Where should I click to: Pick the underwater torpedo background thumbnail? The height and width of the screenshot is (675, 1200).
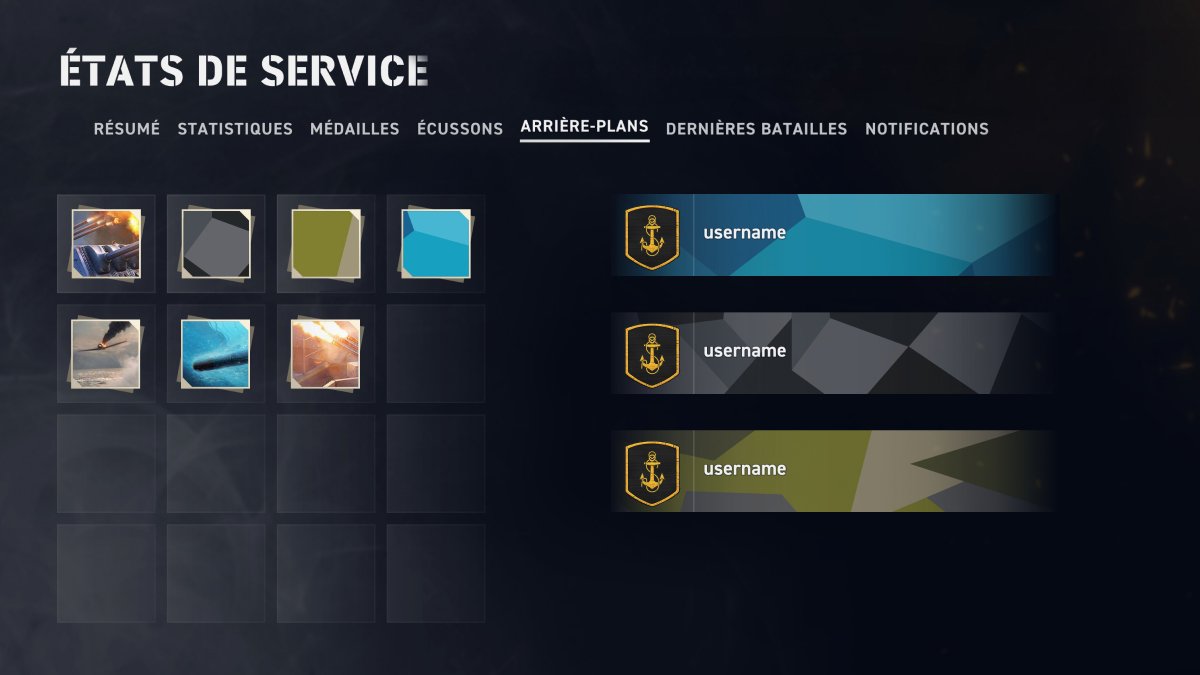pos(216,353)
